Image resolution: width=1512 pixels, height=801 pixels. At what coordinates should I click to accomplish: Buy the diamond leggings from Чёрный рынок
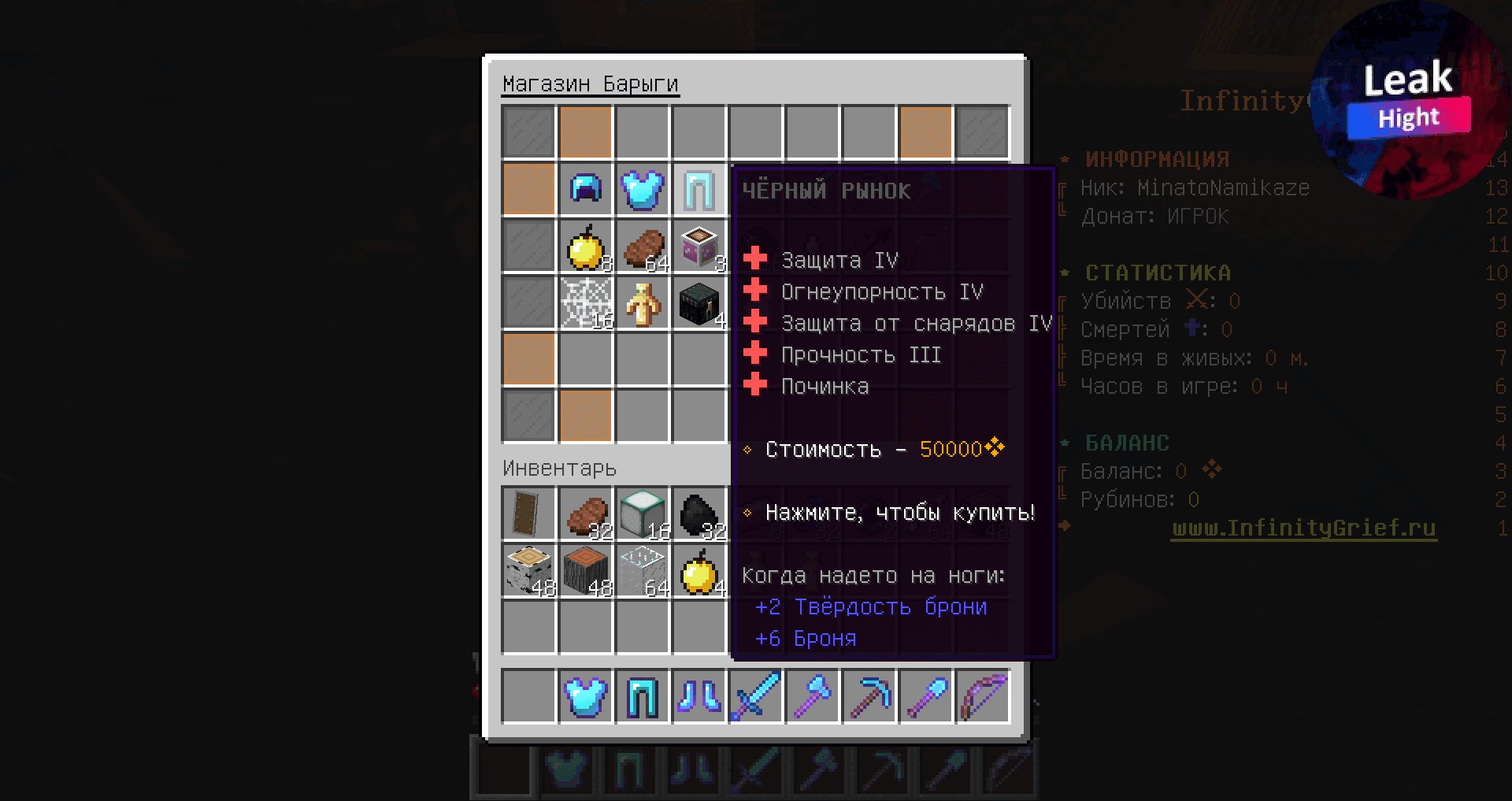click(x=699, y=189)
